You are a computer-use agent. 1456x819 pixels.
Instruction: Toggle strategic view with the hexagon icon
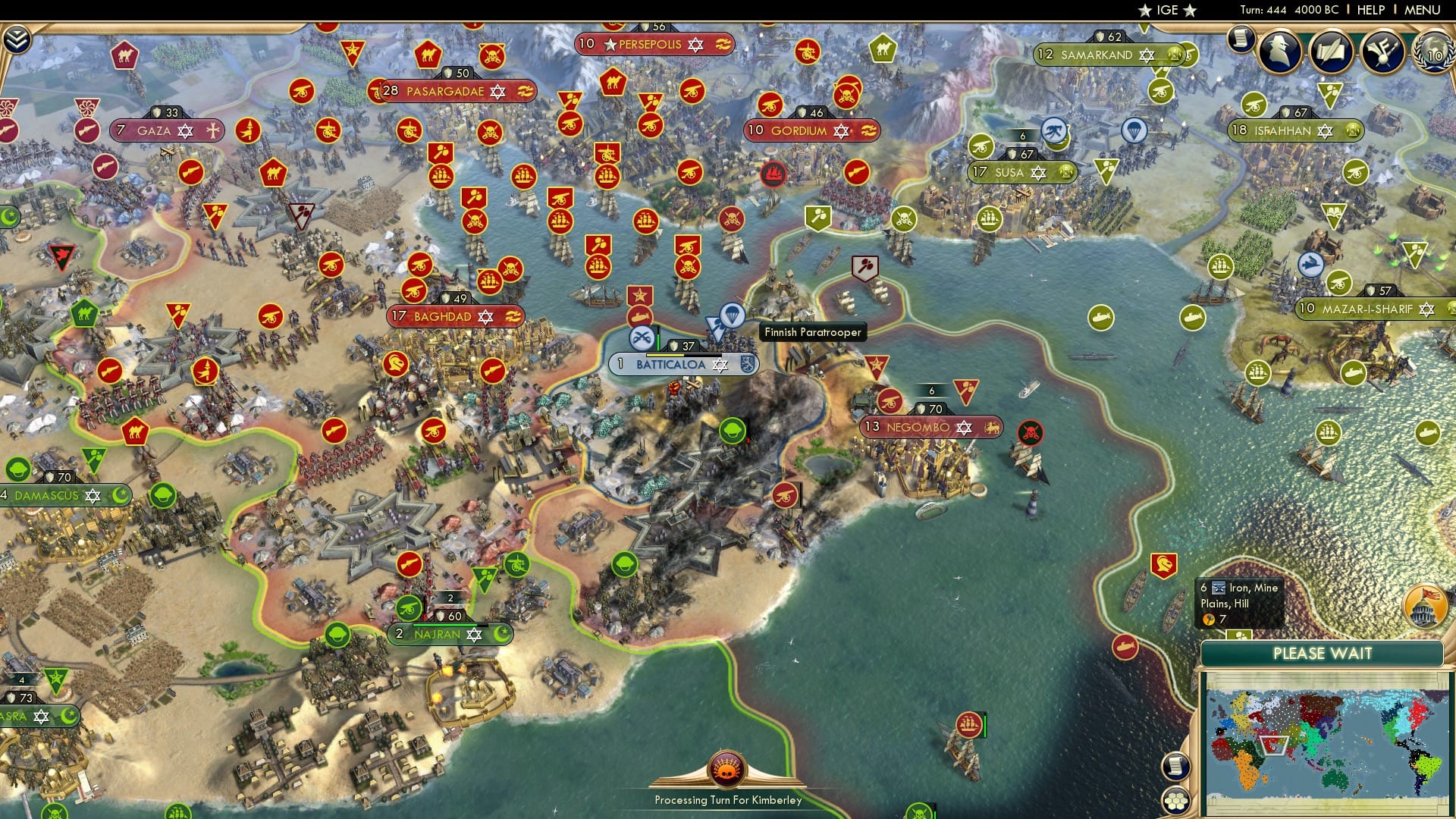point(1175,802)
